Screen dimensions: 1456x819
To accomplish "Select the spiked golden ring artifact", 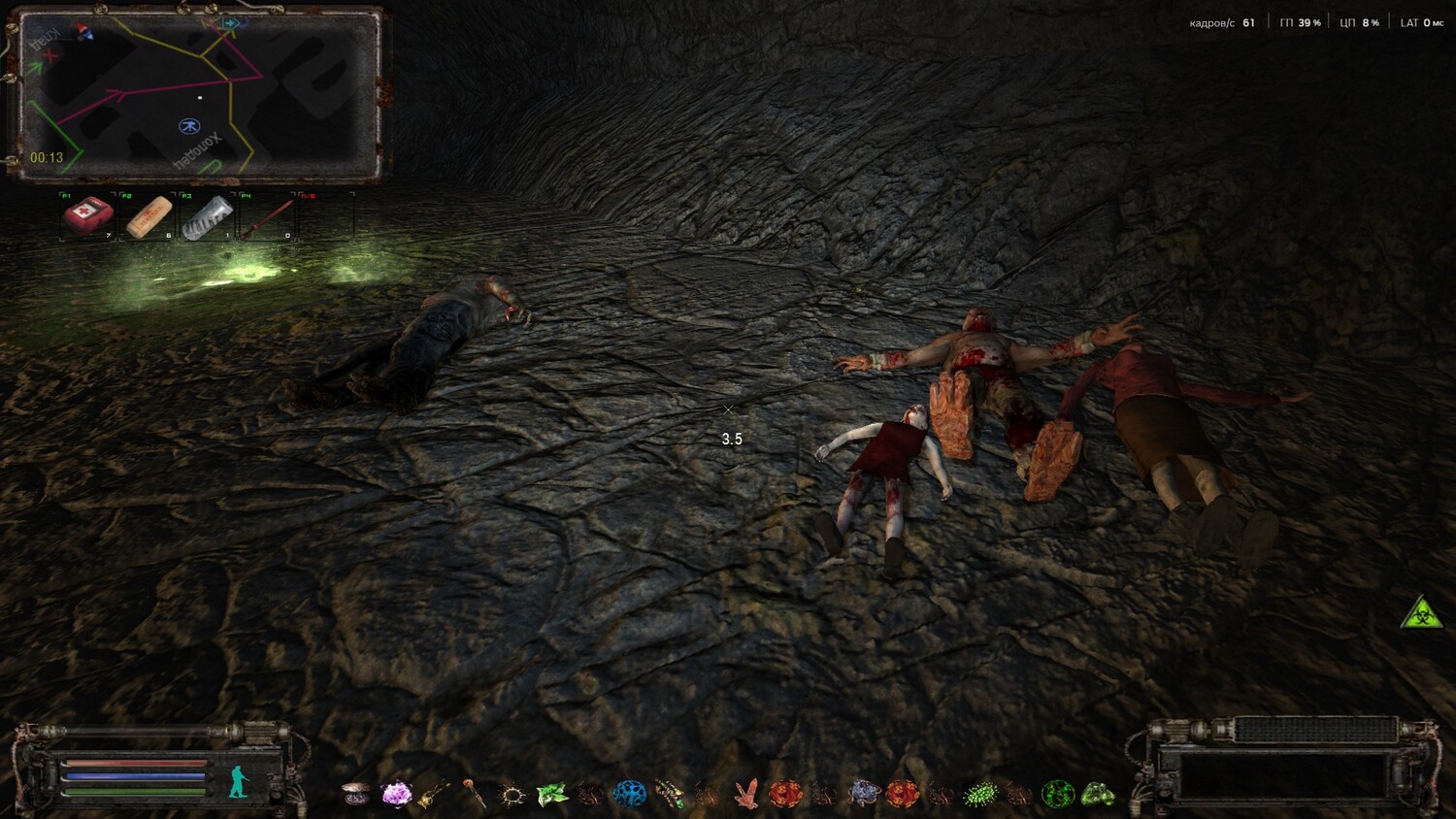I will [513, 795].
